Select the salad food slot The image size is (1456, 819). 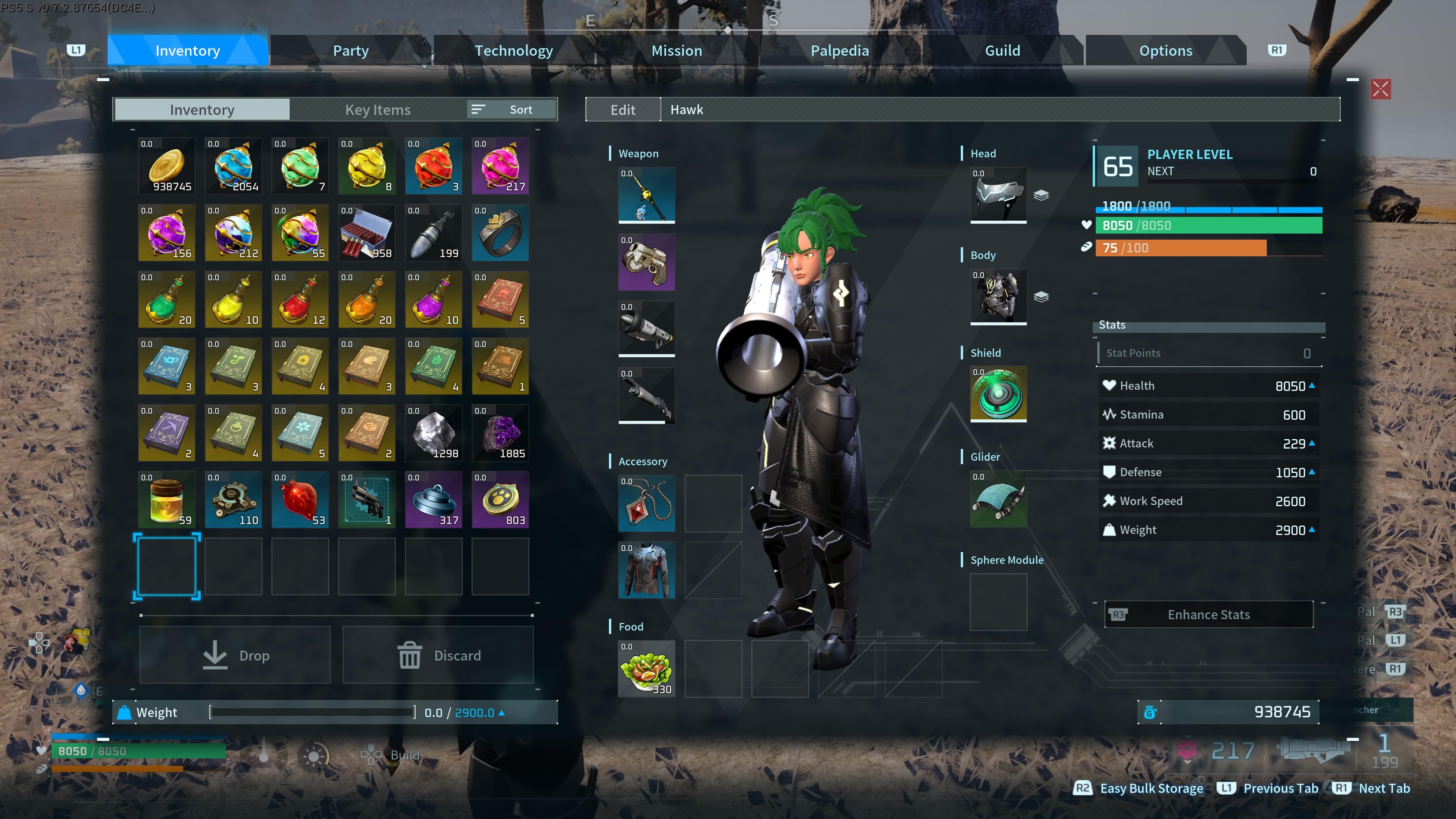pyautogui.click(x=646, y=668)
